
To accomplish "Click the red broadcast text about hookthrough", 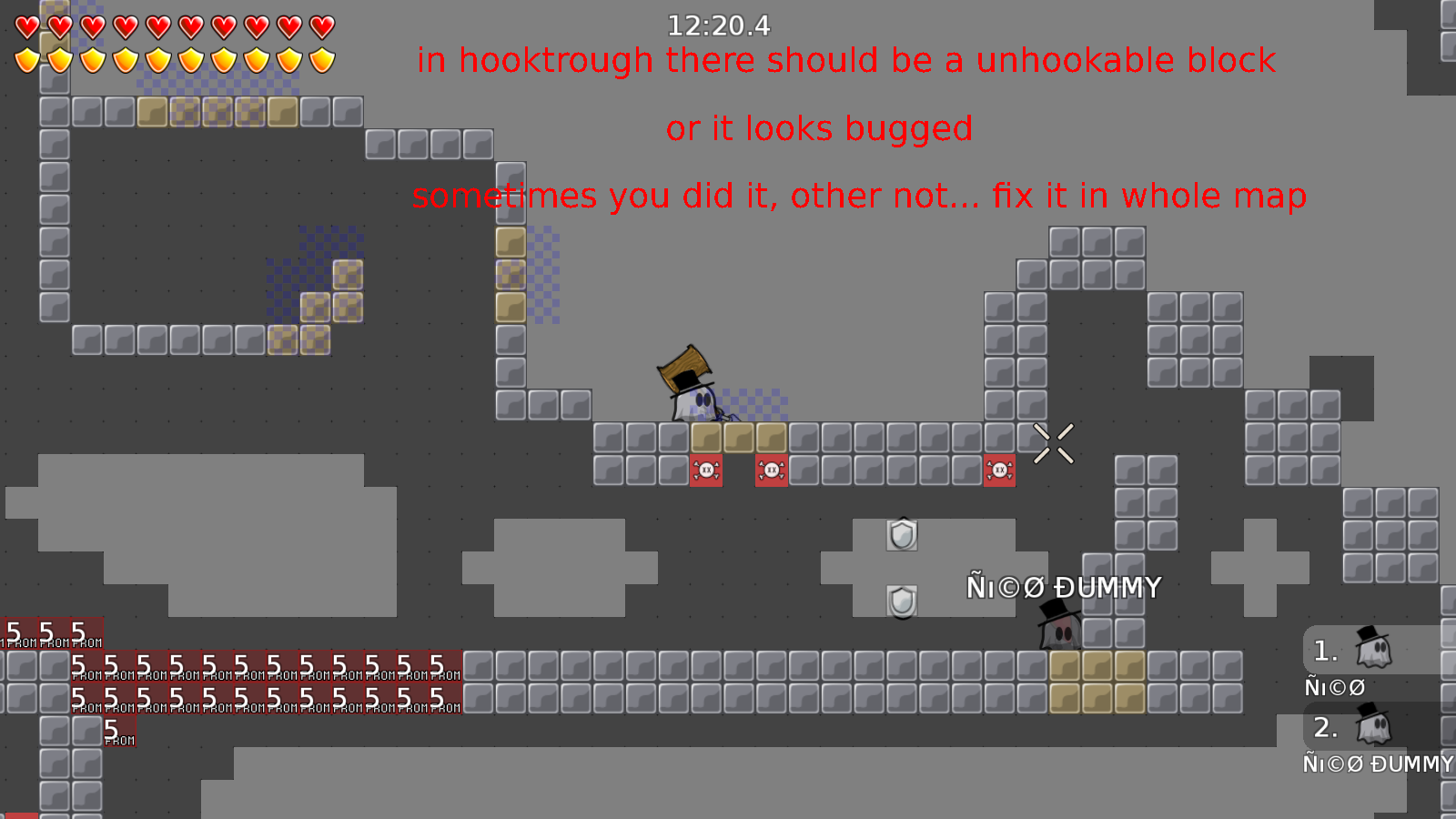I will click(x=844, y=62).
